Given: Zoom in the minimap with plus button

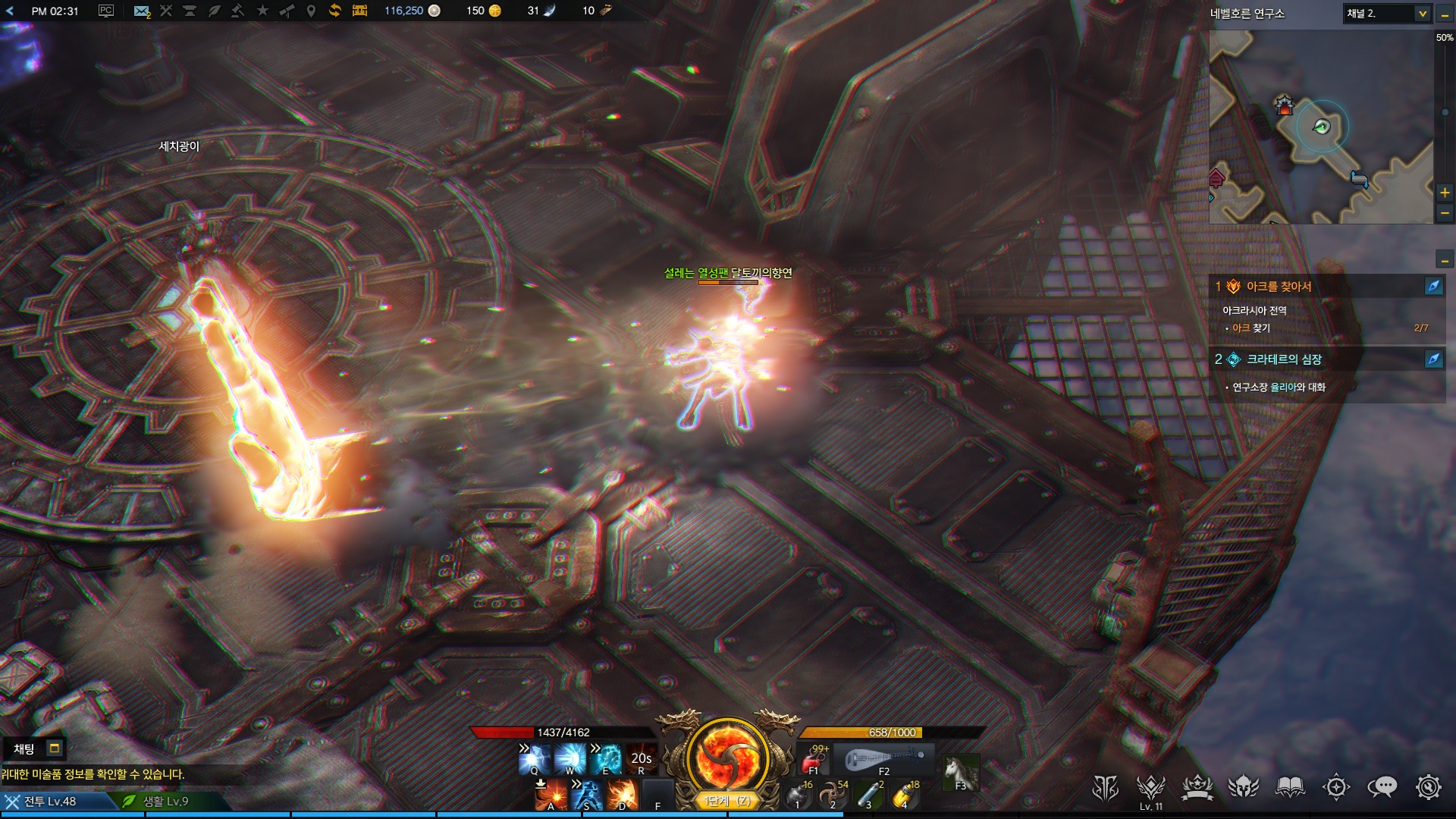Looking at the screenshot, I should click(1445, 193).
